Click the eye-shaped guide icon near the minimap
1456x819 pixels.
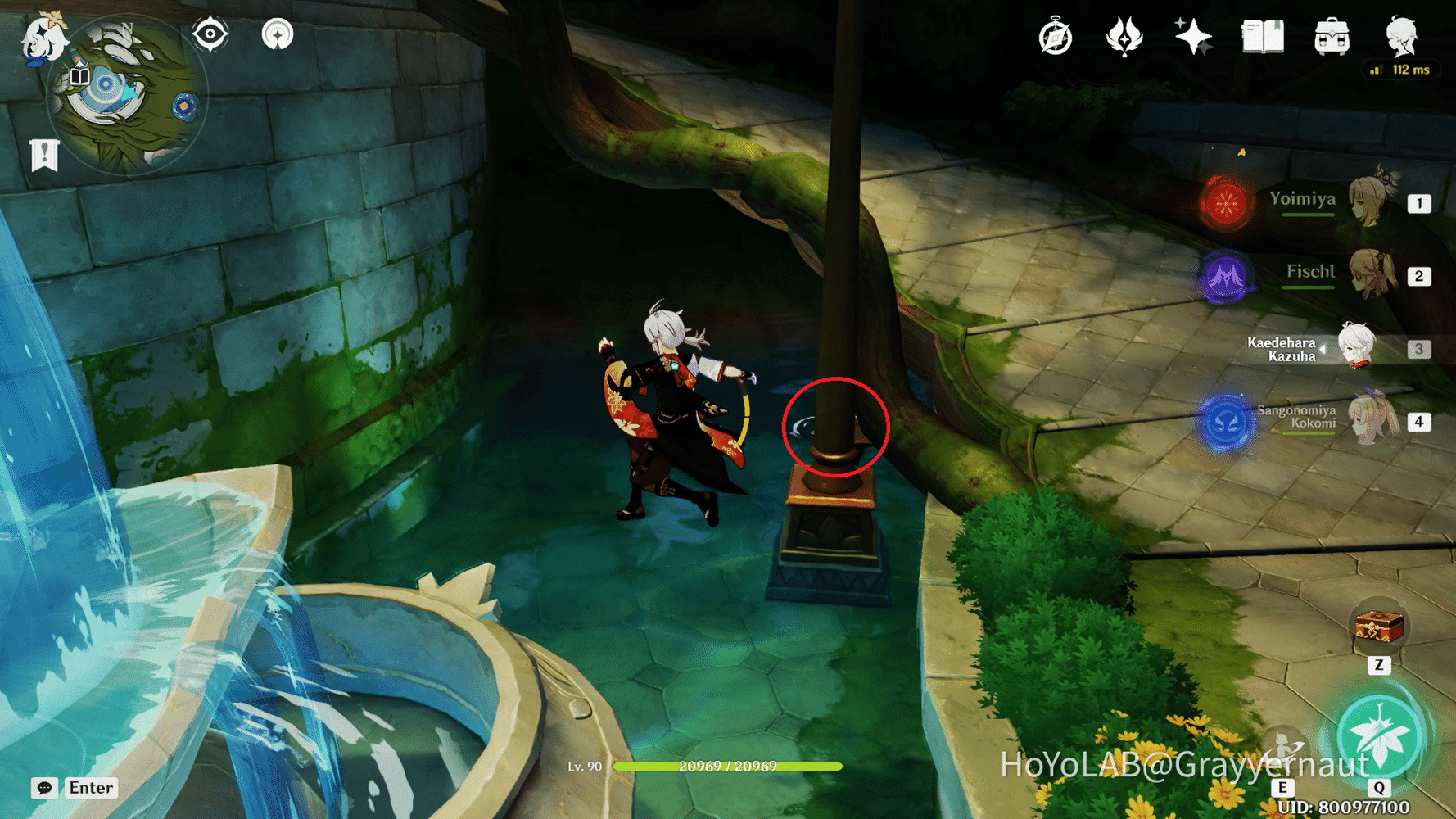210,34
